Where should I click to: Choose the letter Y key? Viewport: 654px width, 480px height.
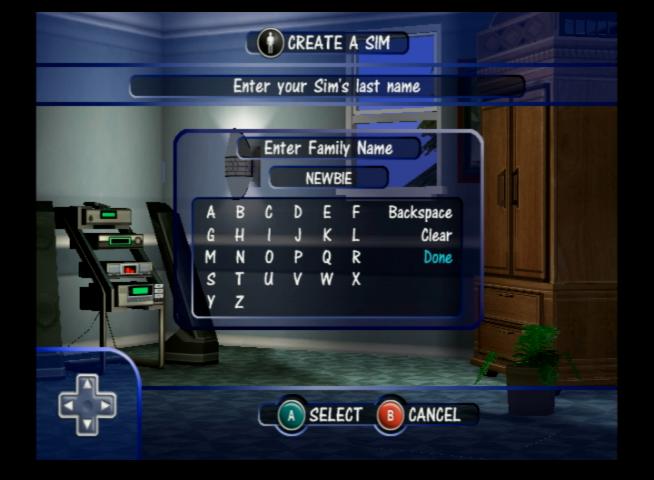click(211, 302)
